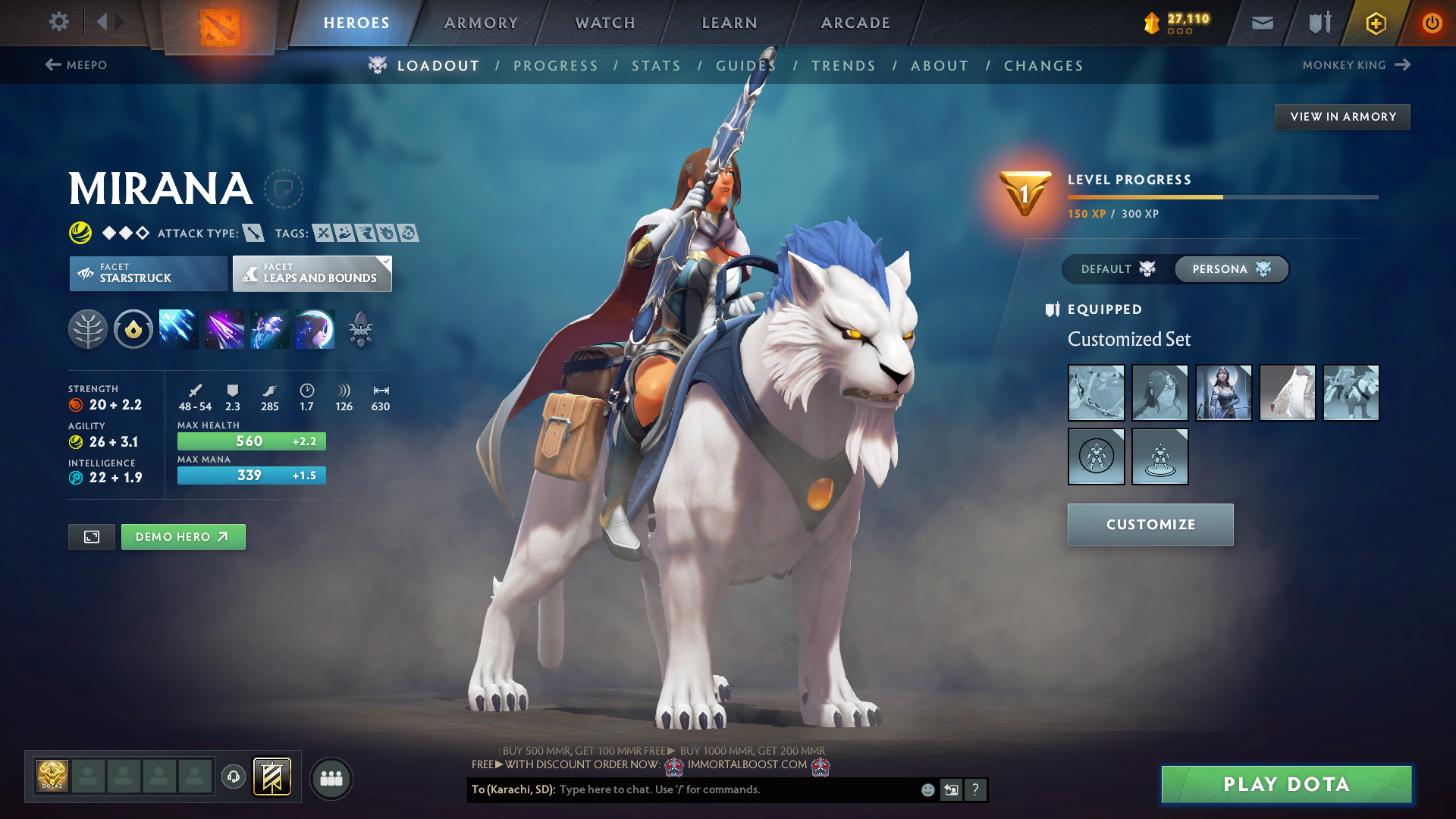Select the Persona model option
This screenshot has width=1456, height=819.
coord(1231,269)
